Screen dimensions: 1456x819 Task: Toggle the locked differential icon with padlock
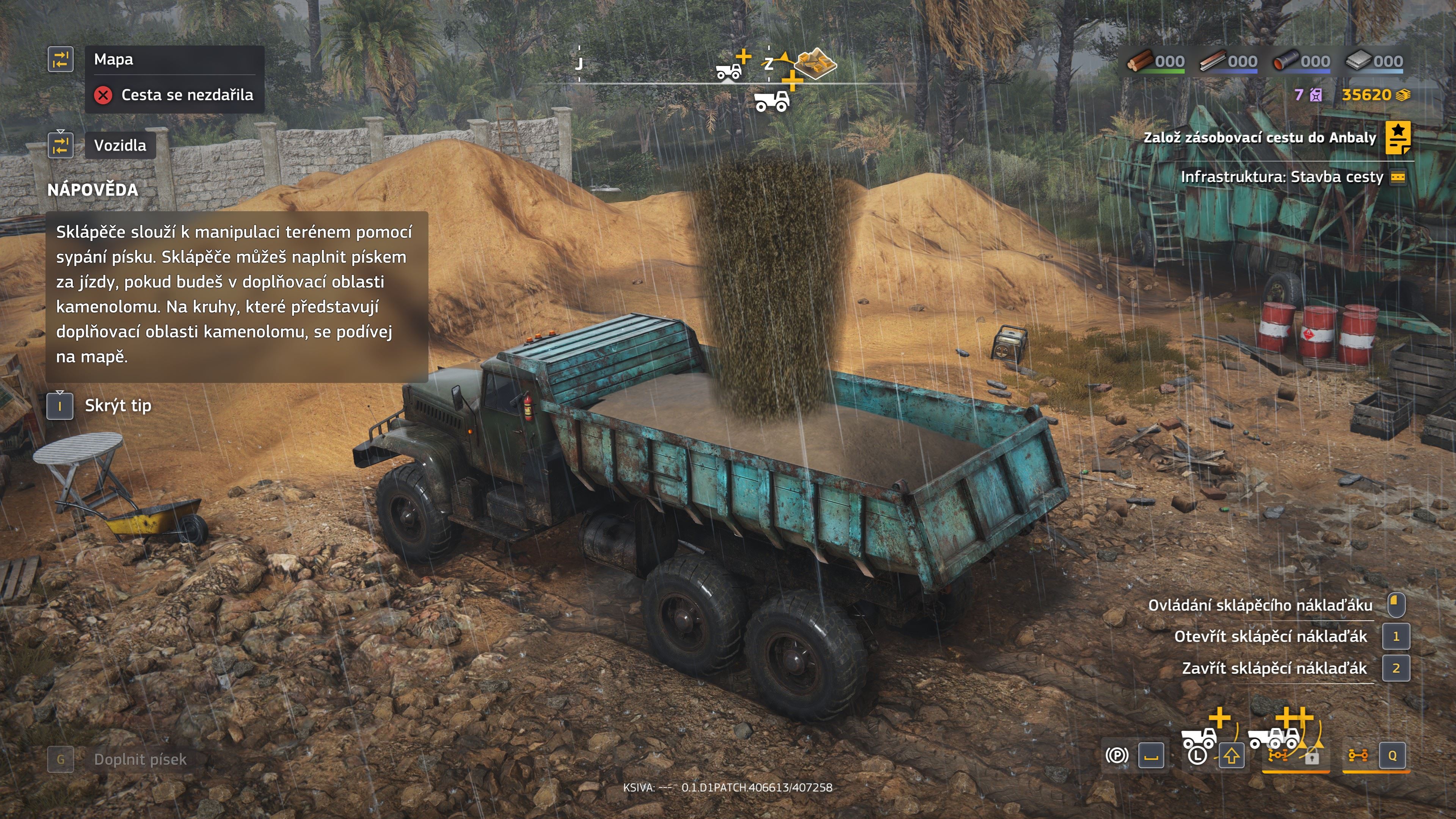coord(1311,756)
